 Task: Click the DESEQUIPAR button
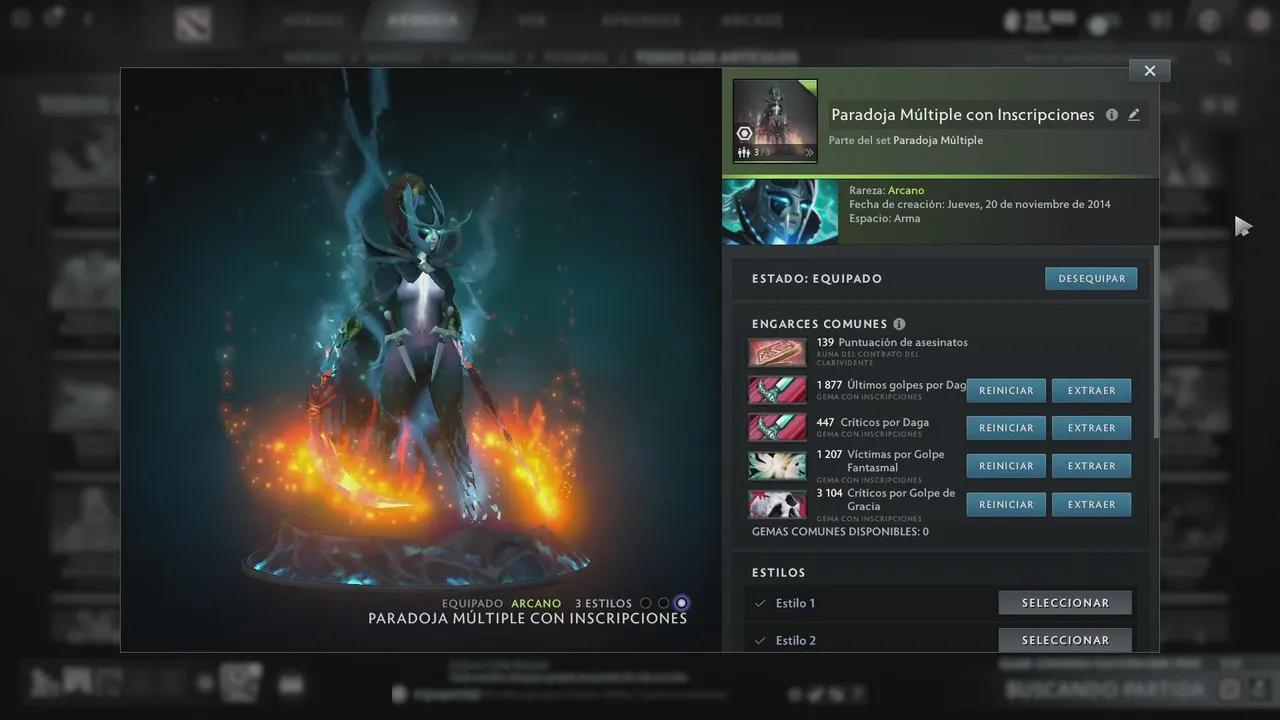click(1091, 278)
